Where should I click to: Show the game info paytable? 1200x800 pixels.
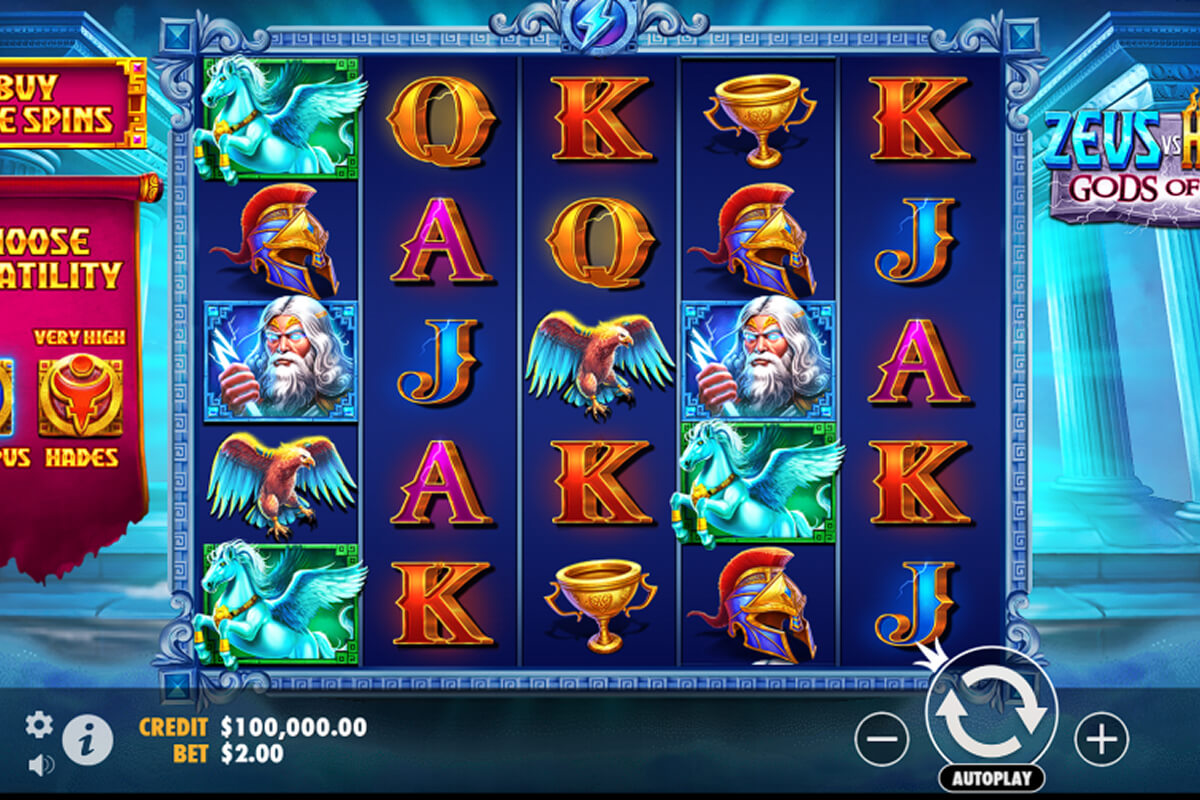(x=87, y=741)
